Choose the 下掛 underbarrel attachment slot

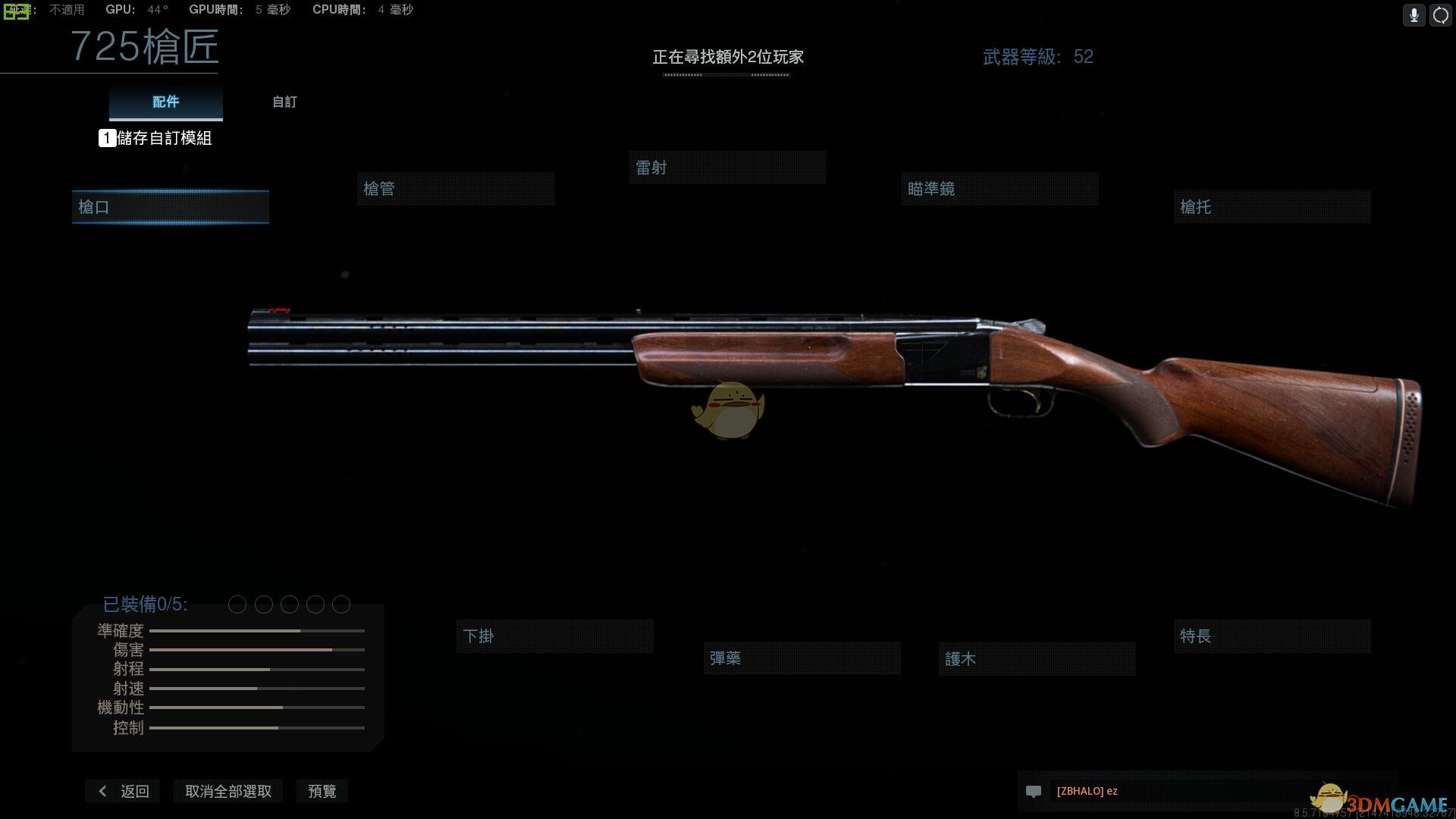coord(554,636)
